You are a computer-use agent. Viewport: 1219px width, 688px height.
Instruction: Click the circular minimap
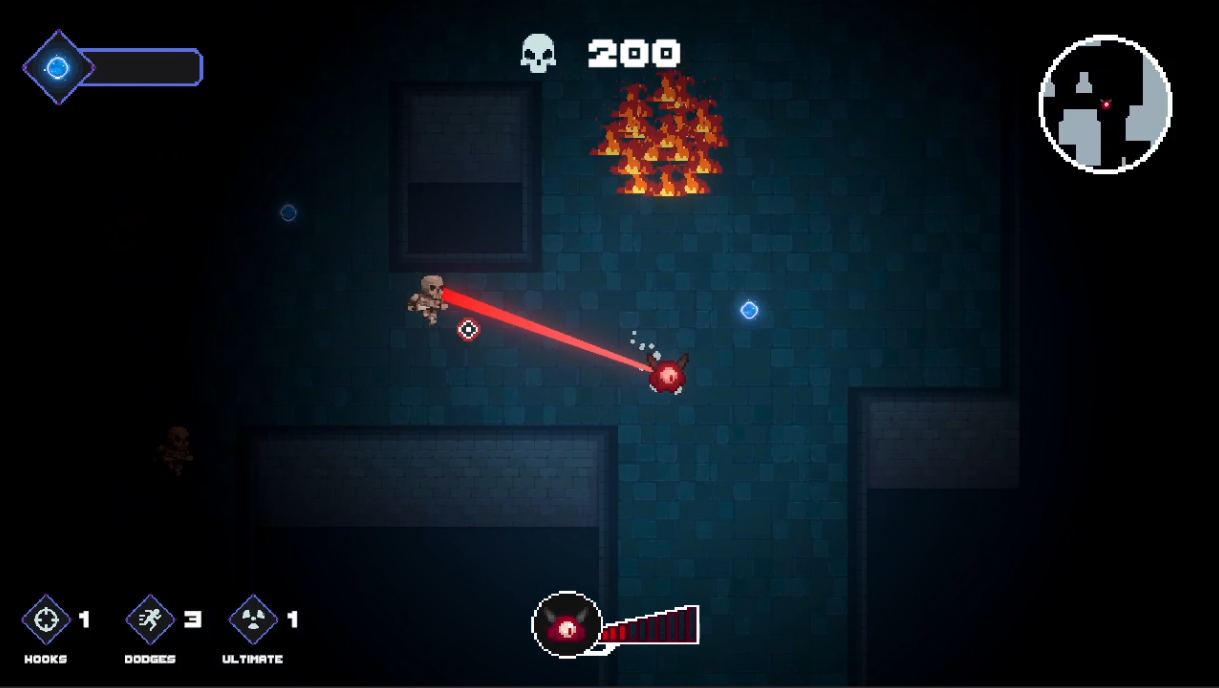(1105, 104)
